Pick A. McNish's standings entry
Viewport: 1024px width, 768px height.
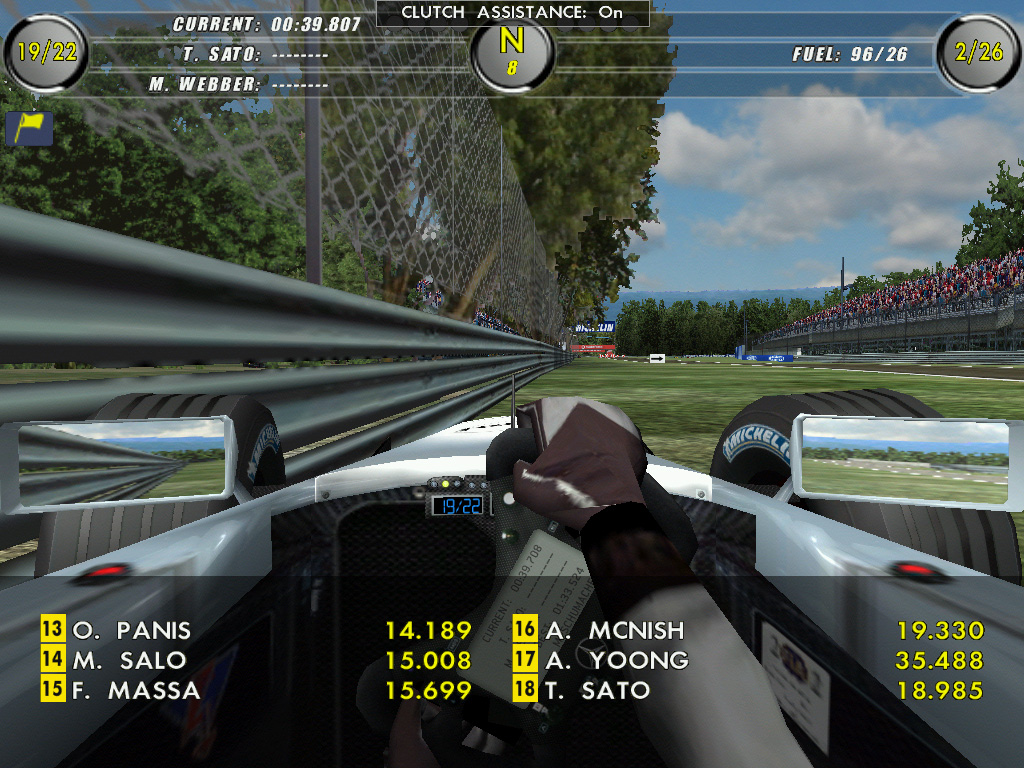[x=614, y=631]
